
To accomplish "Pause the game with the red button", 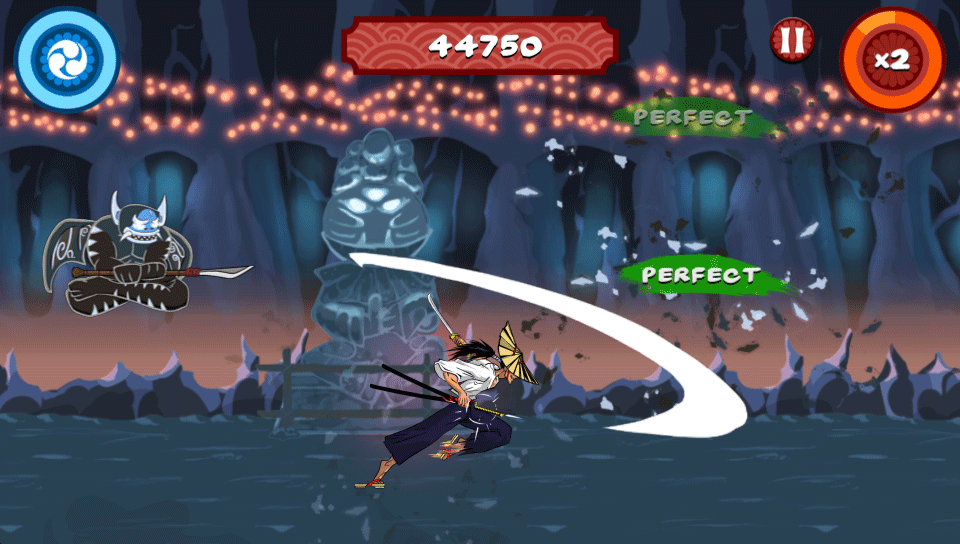I will [792, 41].
